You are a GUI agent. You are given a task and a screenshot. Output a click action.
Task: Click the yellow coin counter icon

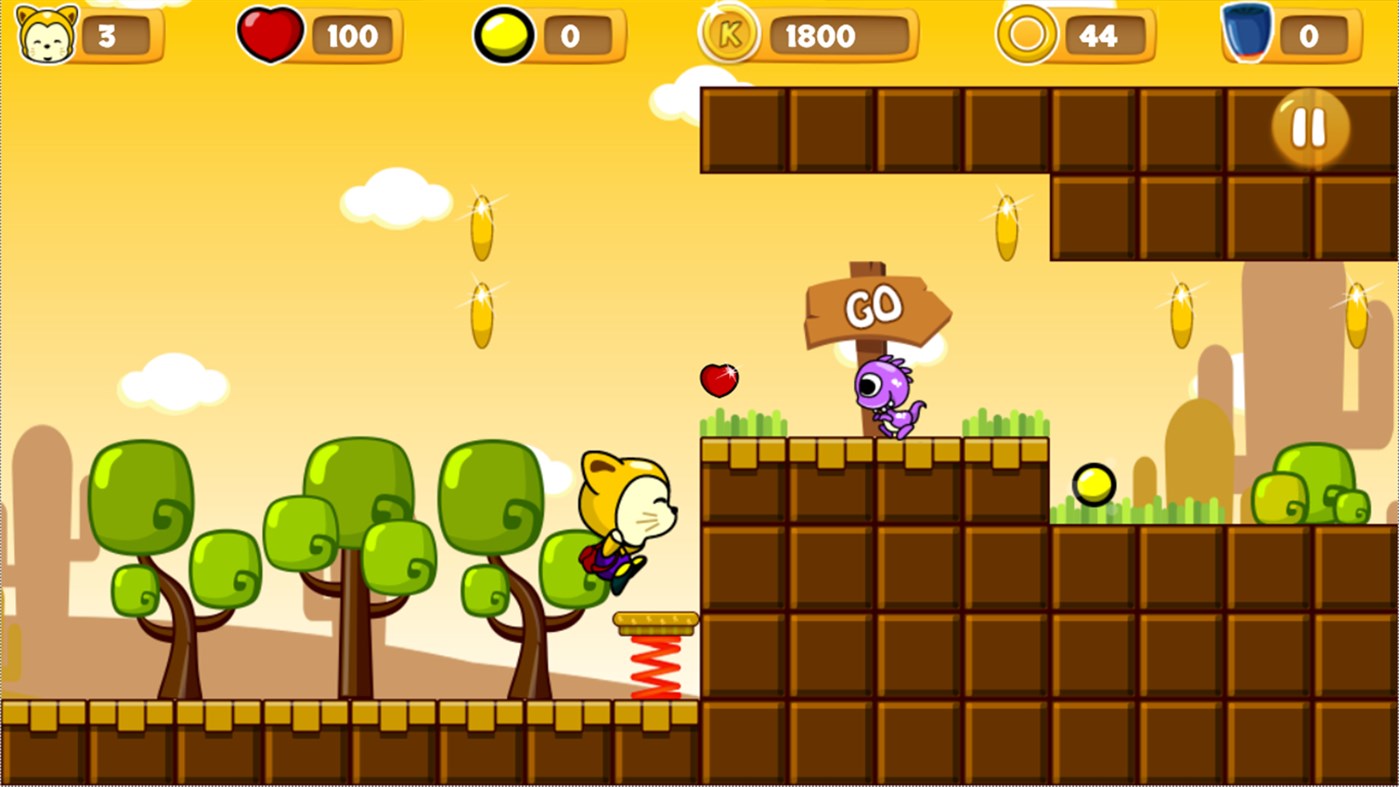point(506,34)
